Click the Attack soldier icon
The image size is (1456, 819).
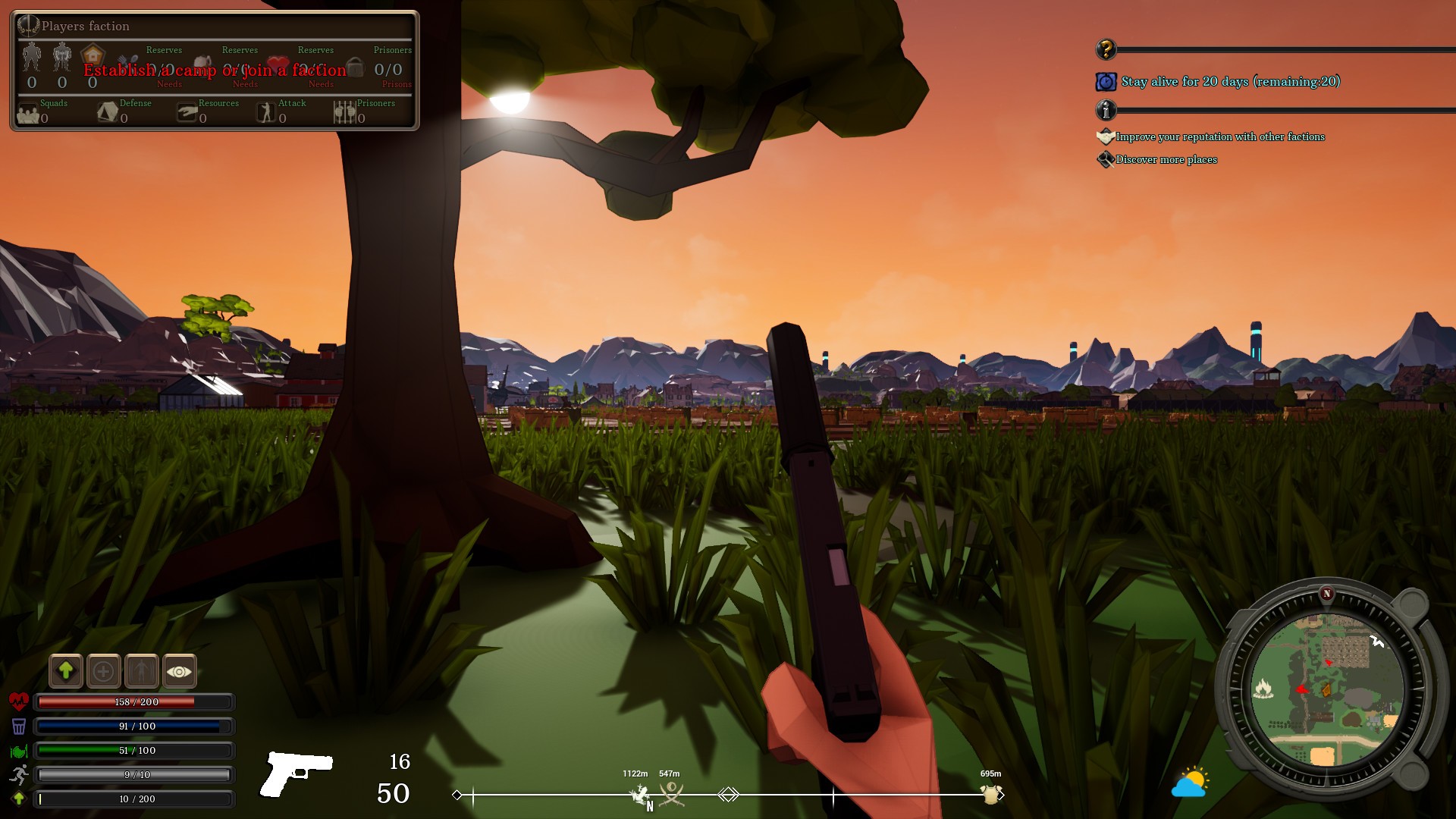[x=266, y=113]
